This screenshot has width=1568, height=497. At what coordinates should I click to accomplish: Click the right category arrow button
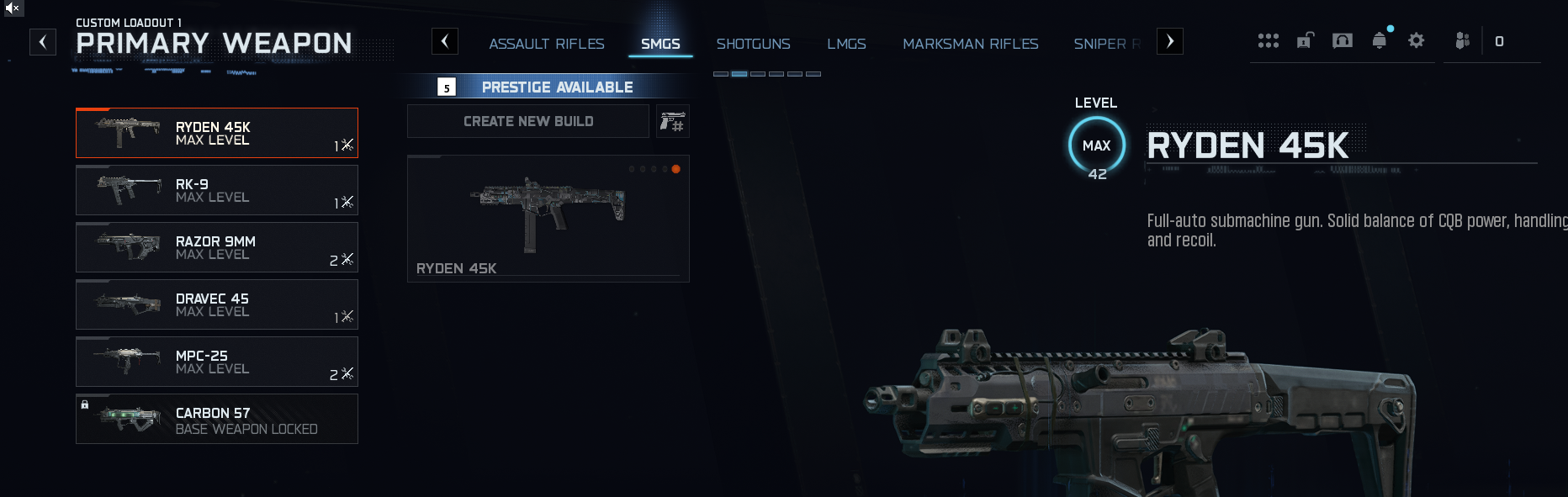click(1170, 41)
